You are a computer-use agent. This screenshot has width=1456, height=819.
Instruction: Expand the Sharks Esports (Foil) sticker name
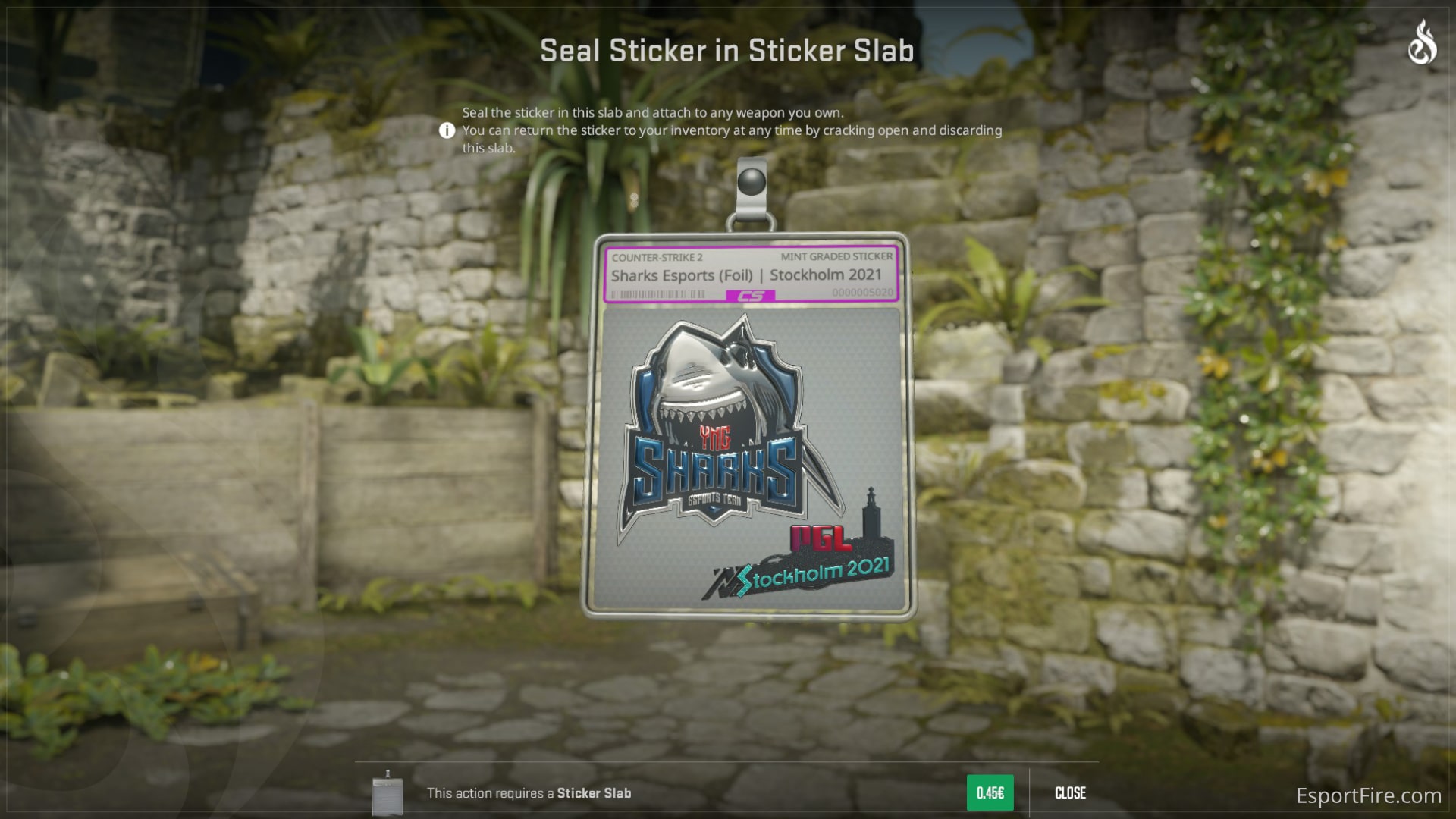coord(747,276)
